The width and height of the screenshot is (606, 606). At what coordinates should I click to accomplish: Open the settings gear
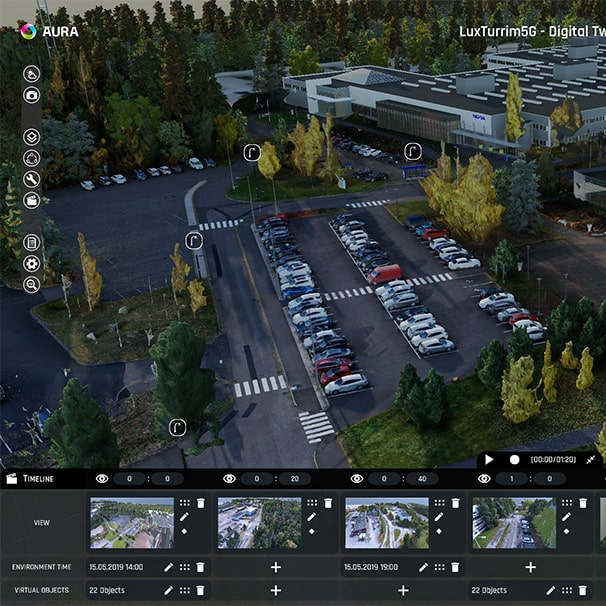(32, 263)
